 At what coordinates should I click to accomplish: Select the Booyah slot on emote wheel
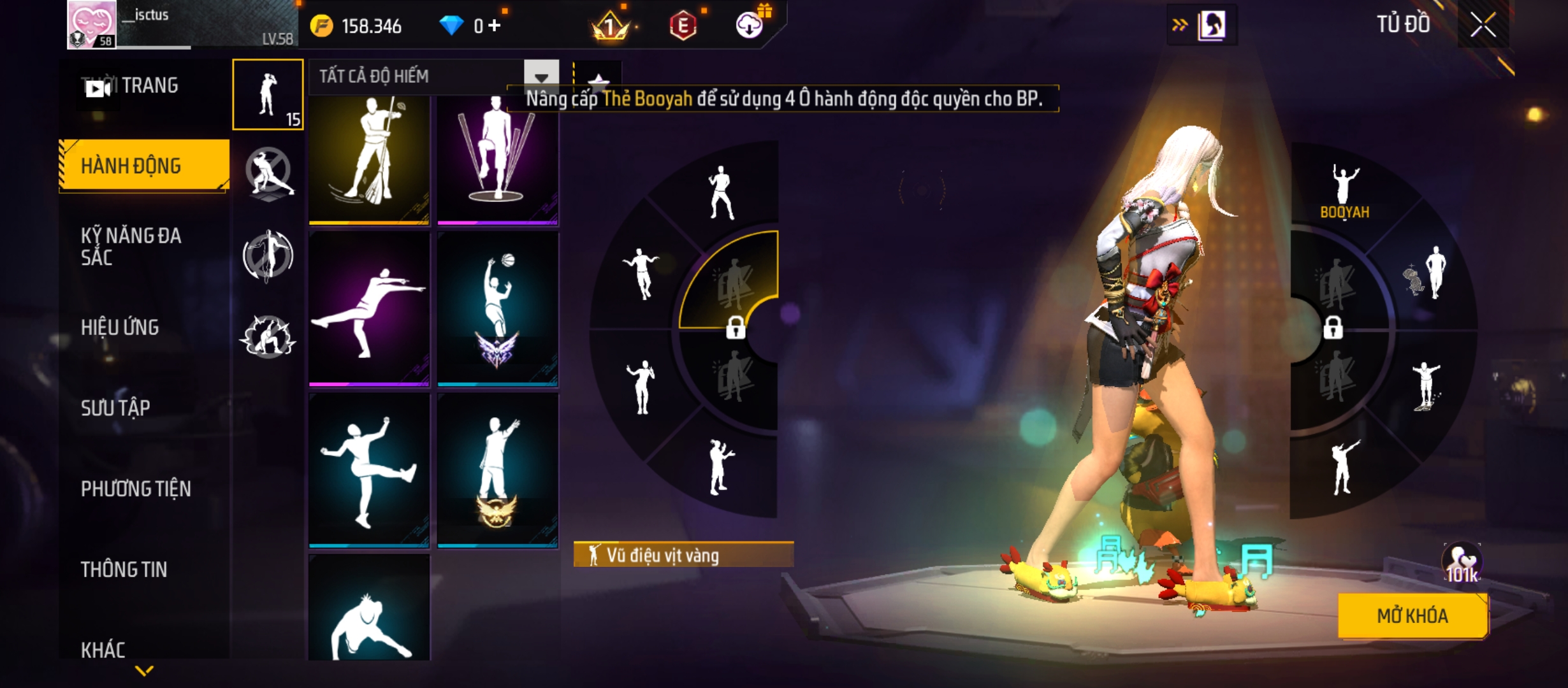tap(1344, 191)
